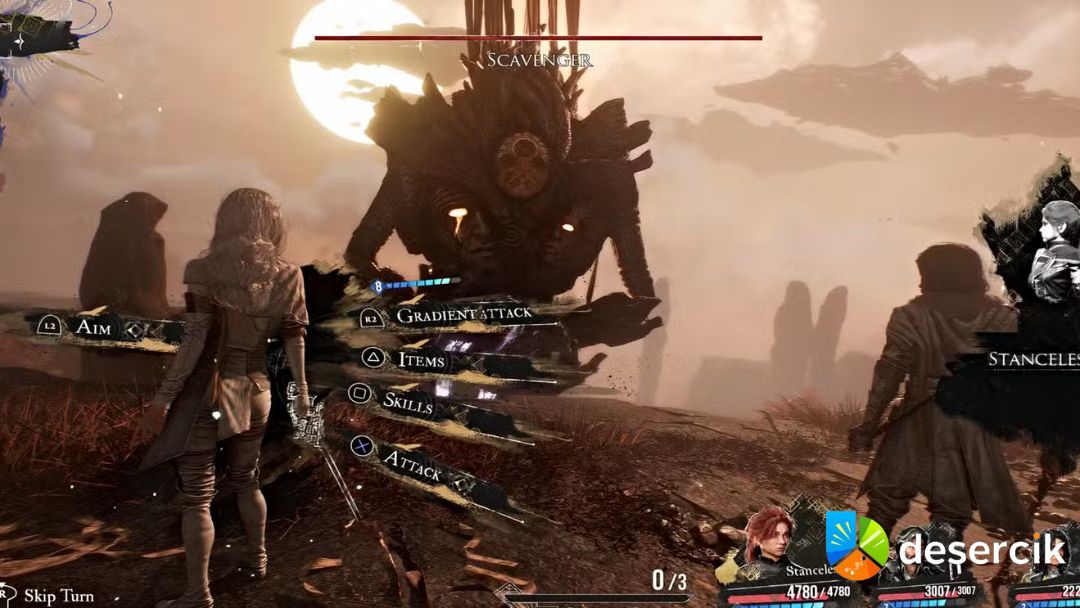Skip Turn for the current character
Image resolution: width=1080 pixels, height=608 pixels.
(x=58, y=596)
